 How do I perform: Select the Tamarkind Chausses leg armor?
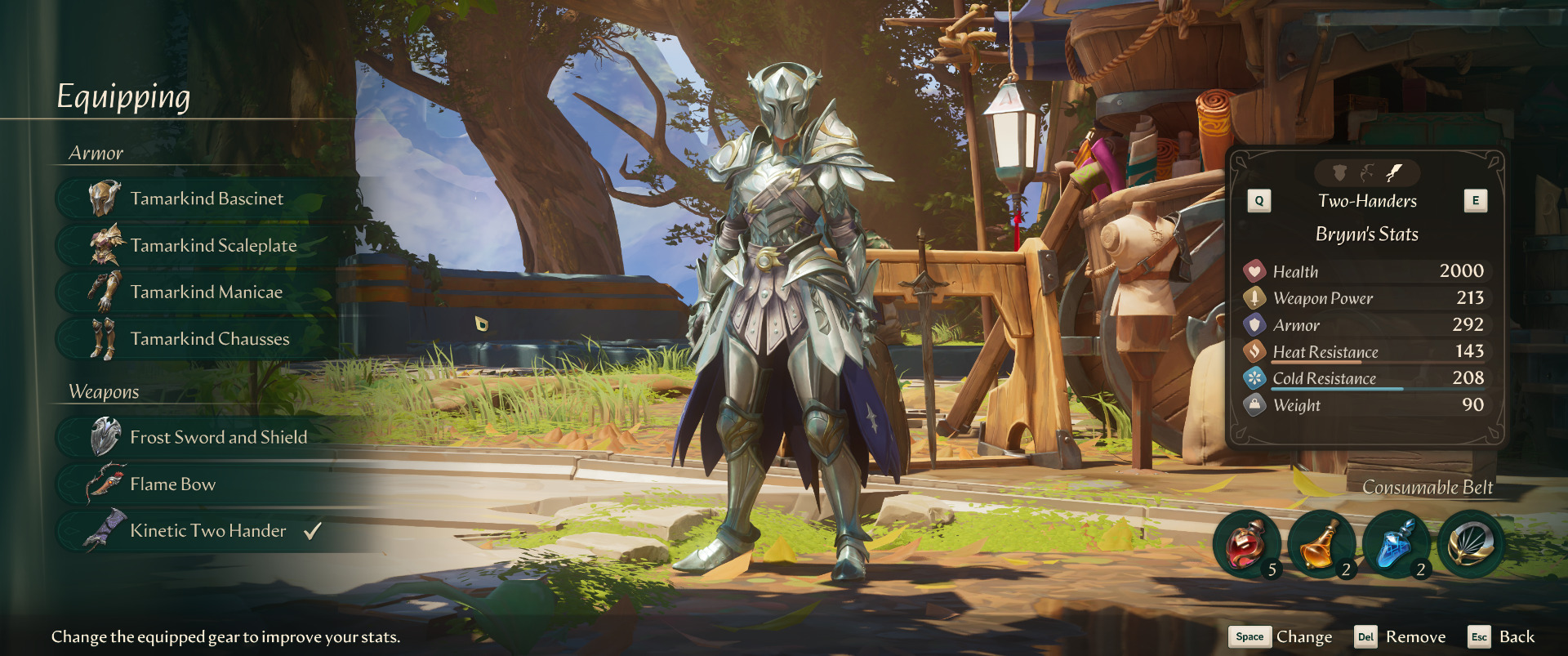click(x=209, y=338)
